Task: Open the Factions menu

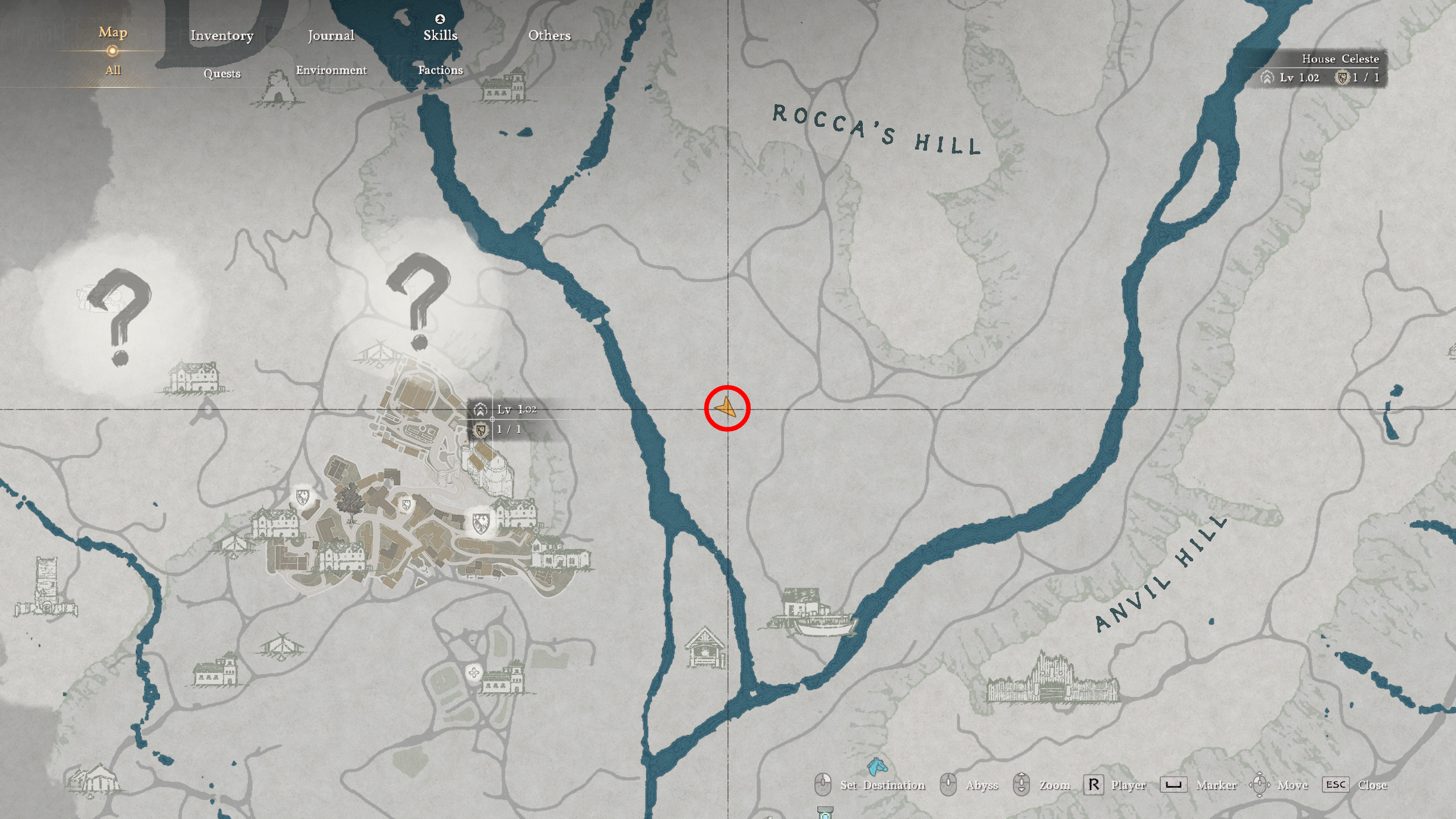Action: pos(441,70)
